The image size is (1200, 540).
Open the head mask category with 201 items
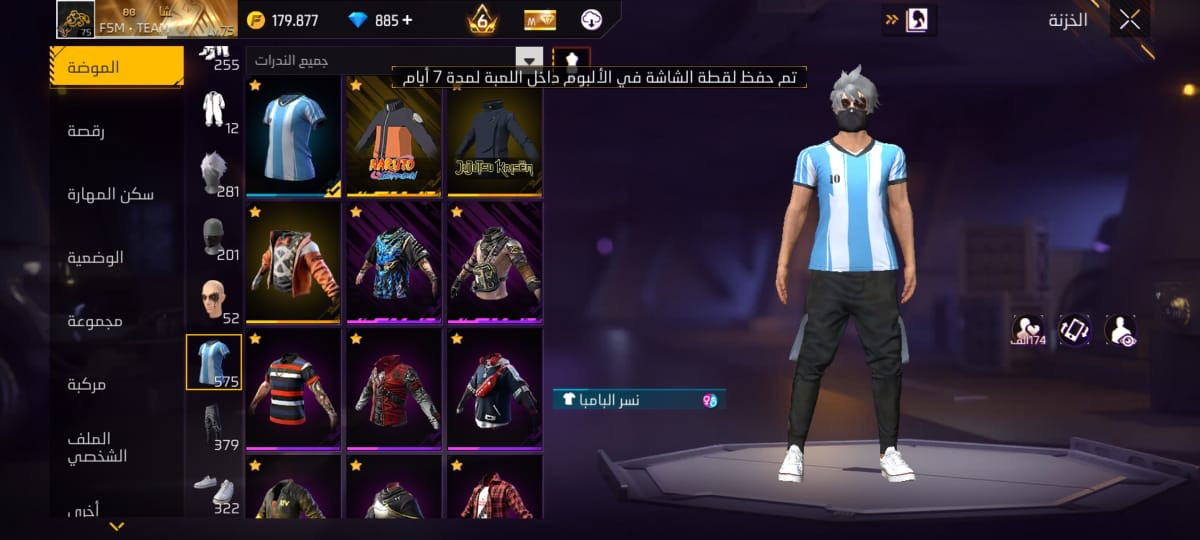pos(214,237)
